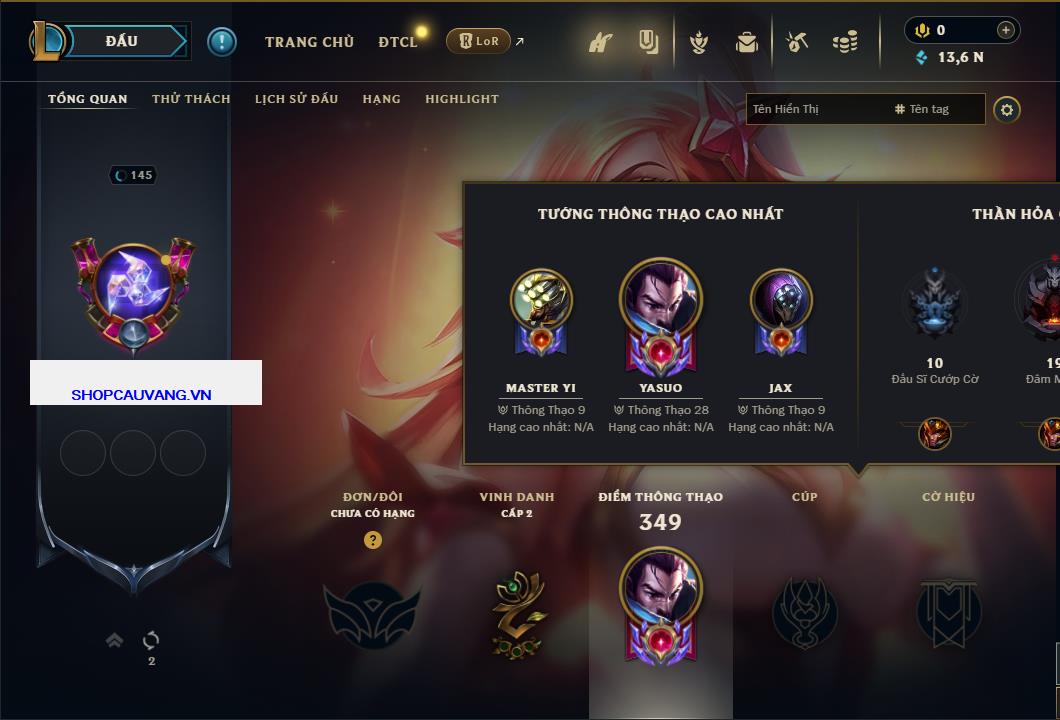The width and height of the screenshot is (1060, 720).
Task: Switch to the THỬ THÁCH tab
Action: click(191, 99)
